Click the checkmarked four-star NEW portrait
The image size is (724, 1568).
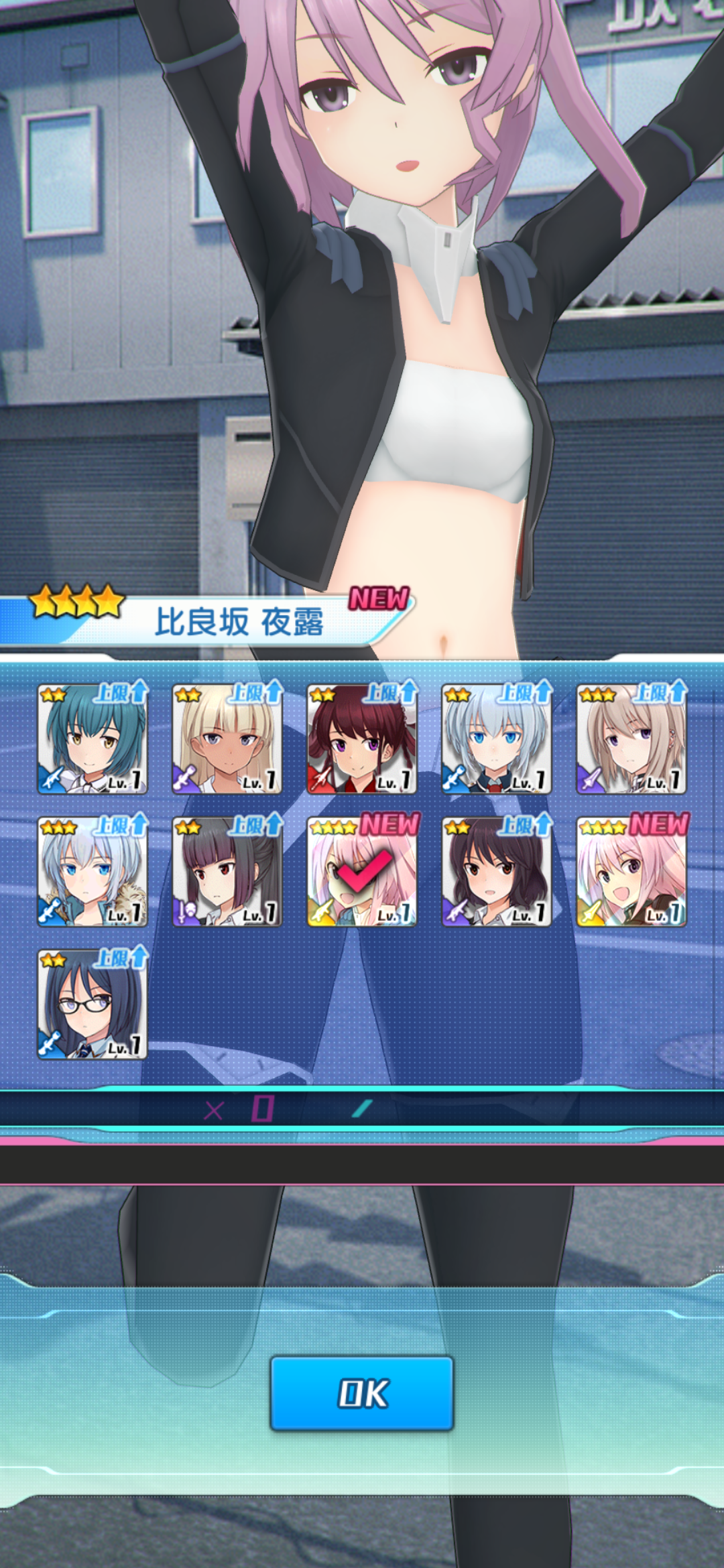362,872
